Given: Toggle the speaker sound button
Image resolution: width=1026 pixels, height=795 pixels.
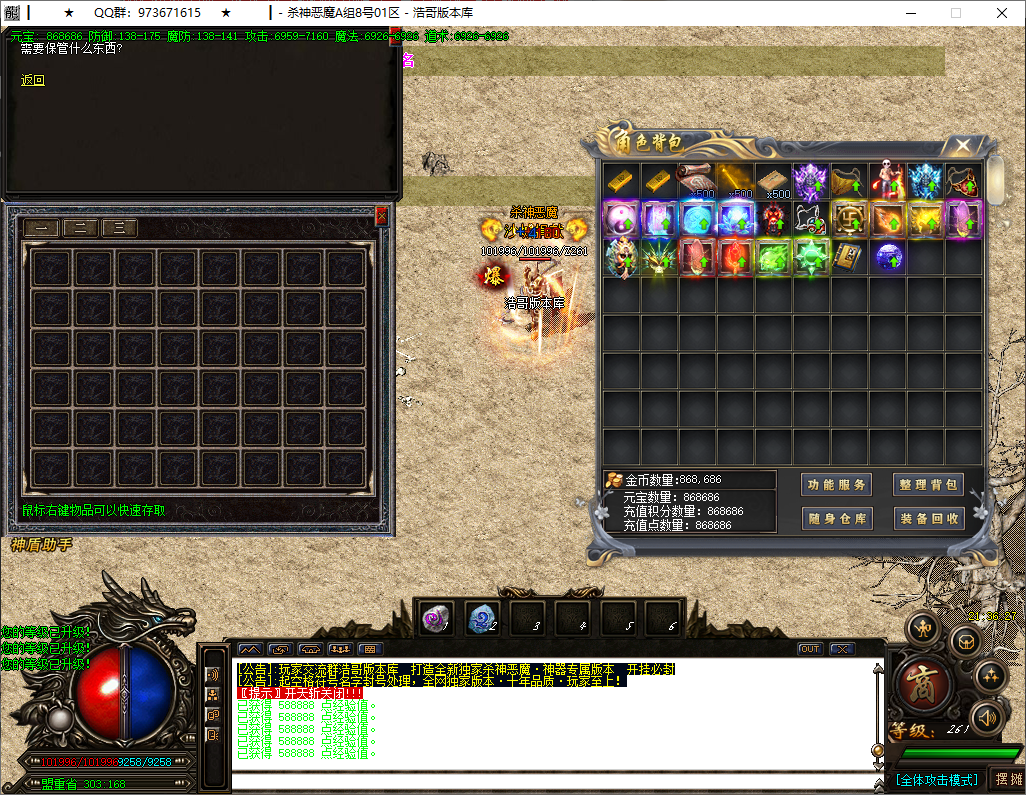Looking at the screenshot, I should click(x=987, y=717).
